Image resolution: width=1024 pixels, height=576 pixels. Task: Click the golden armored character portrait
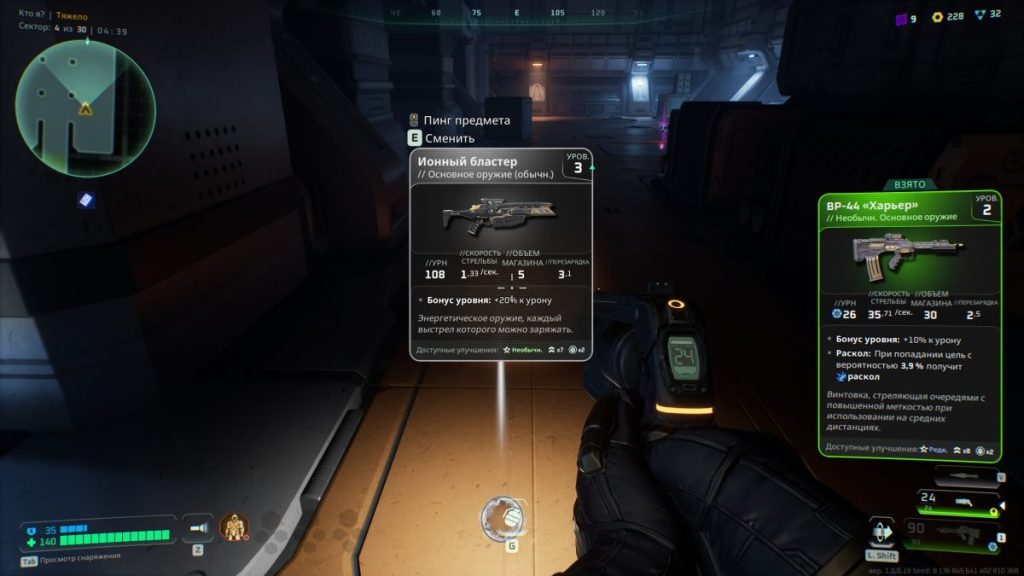coord(233,527)
